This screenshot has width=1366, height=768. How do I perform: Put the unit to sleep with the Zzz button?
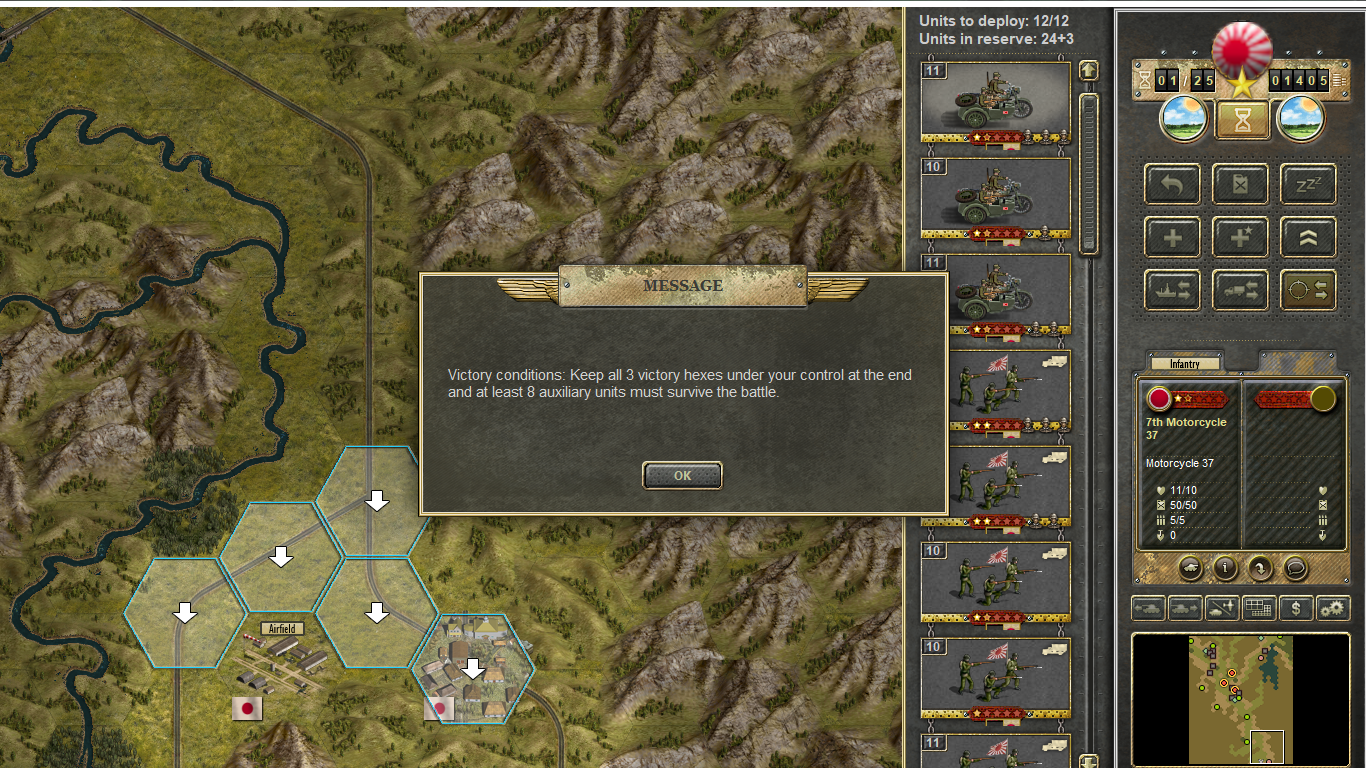pyautogui.click(x=1308, y=185)
